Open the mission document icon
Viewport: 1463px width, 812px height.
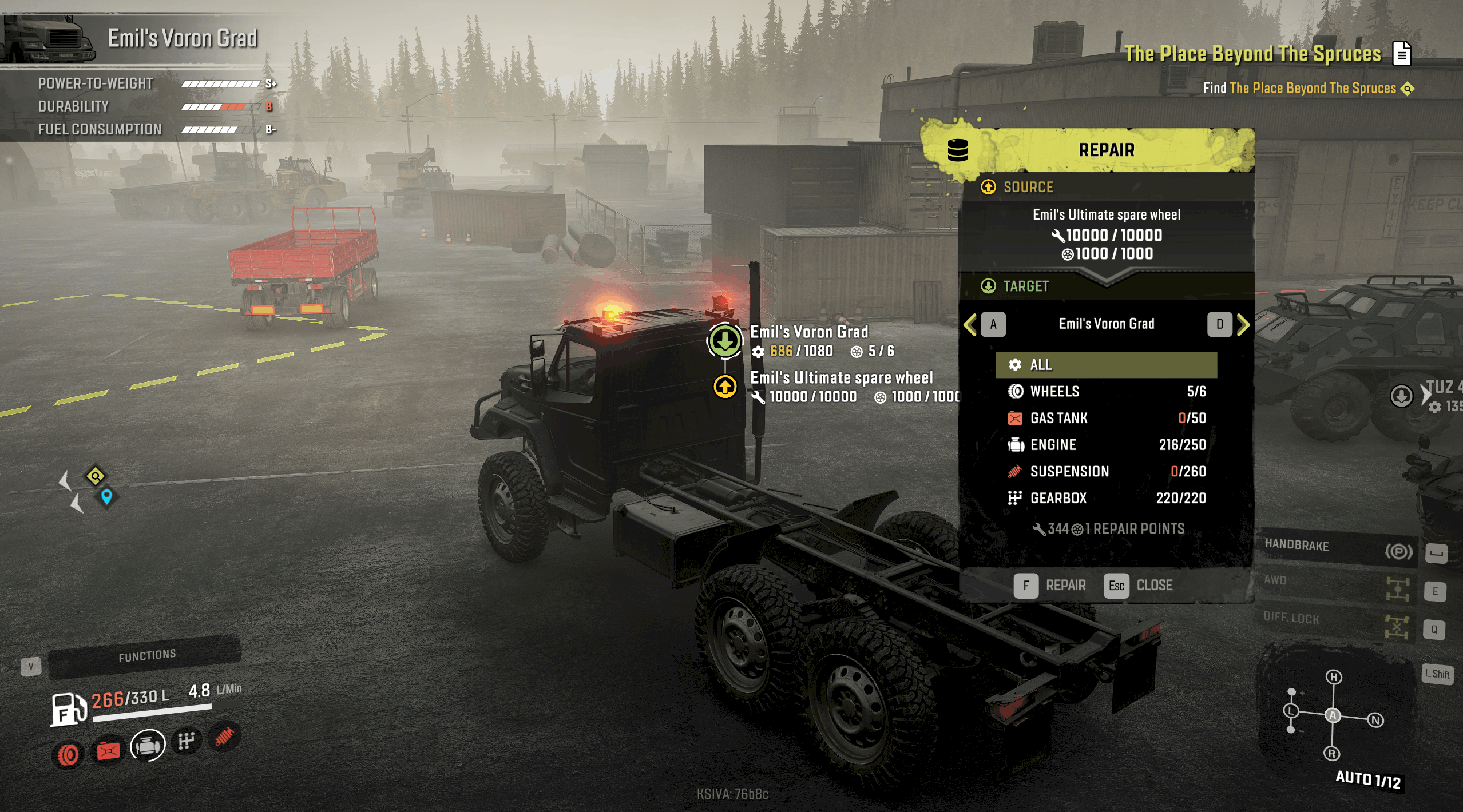pyautogui.click(x=1402, y=54)
